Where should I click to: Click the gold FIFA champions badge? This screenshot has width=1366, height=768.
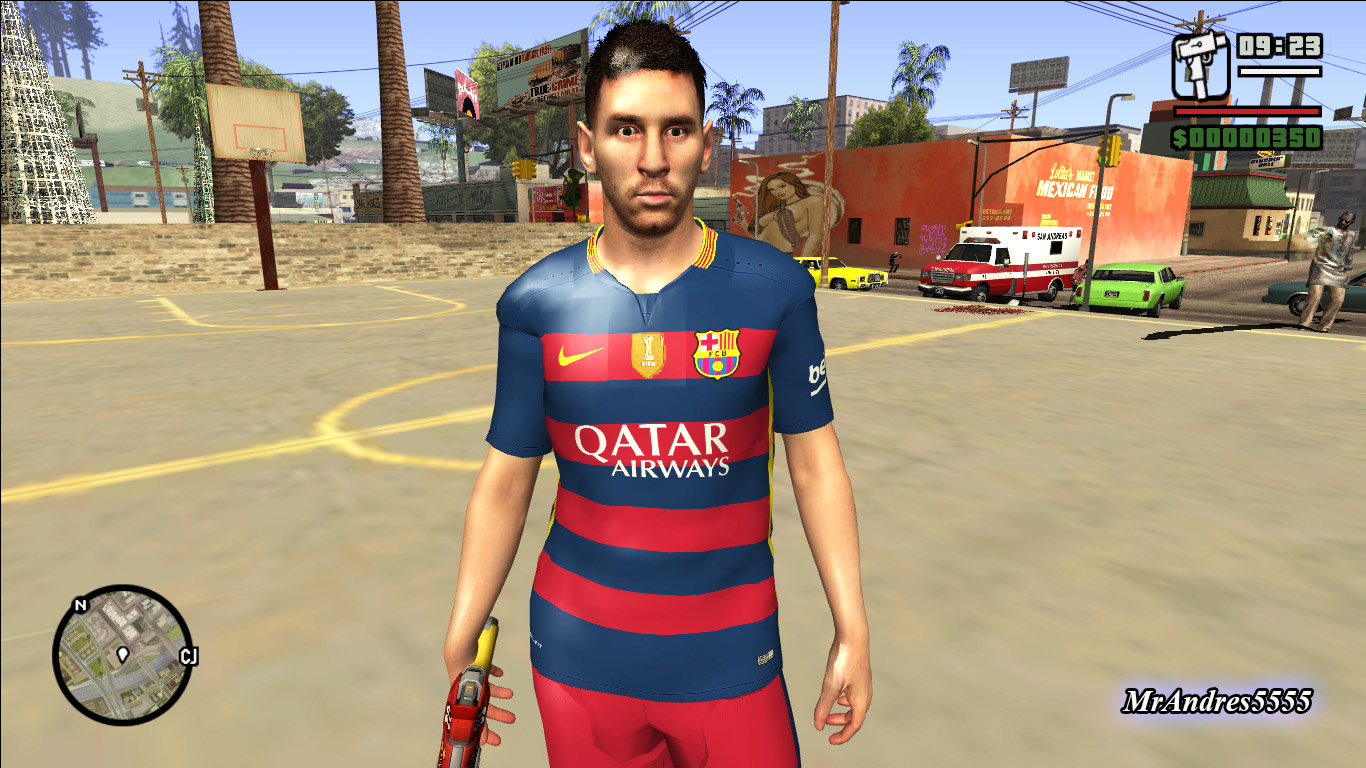click(646, 352)
